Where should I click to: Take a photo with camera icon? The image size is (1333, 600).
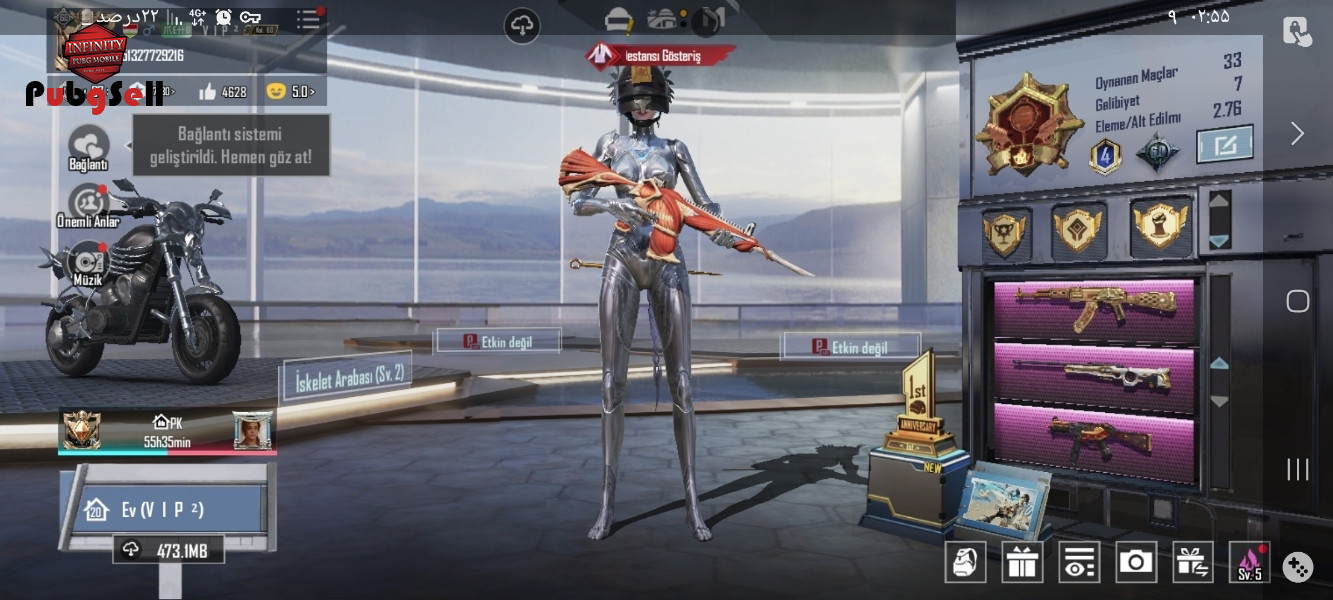[x=1136, y=563]
